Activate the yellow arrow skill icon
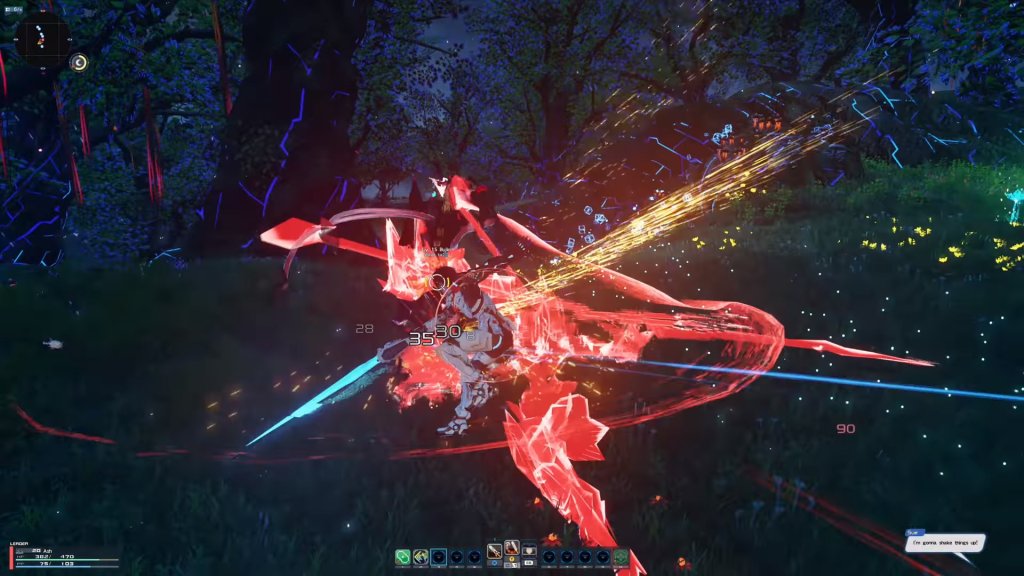Image resolution: width=1024 pixels, height=576 pixels. [421, 557]
